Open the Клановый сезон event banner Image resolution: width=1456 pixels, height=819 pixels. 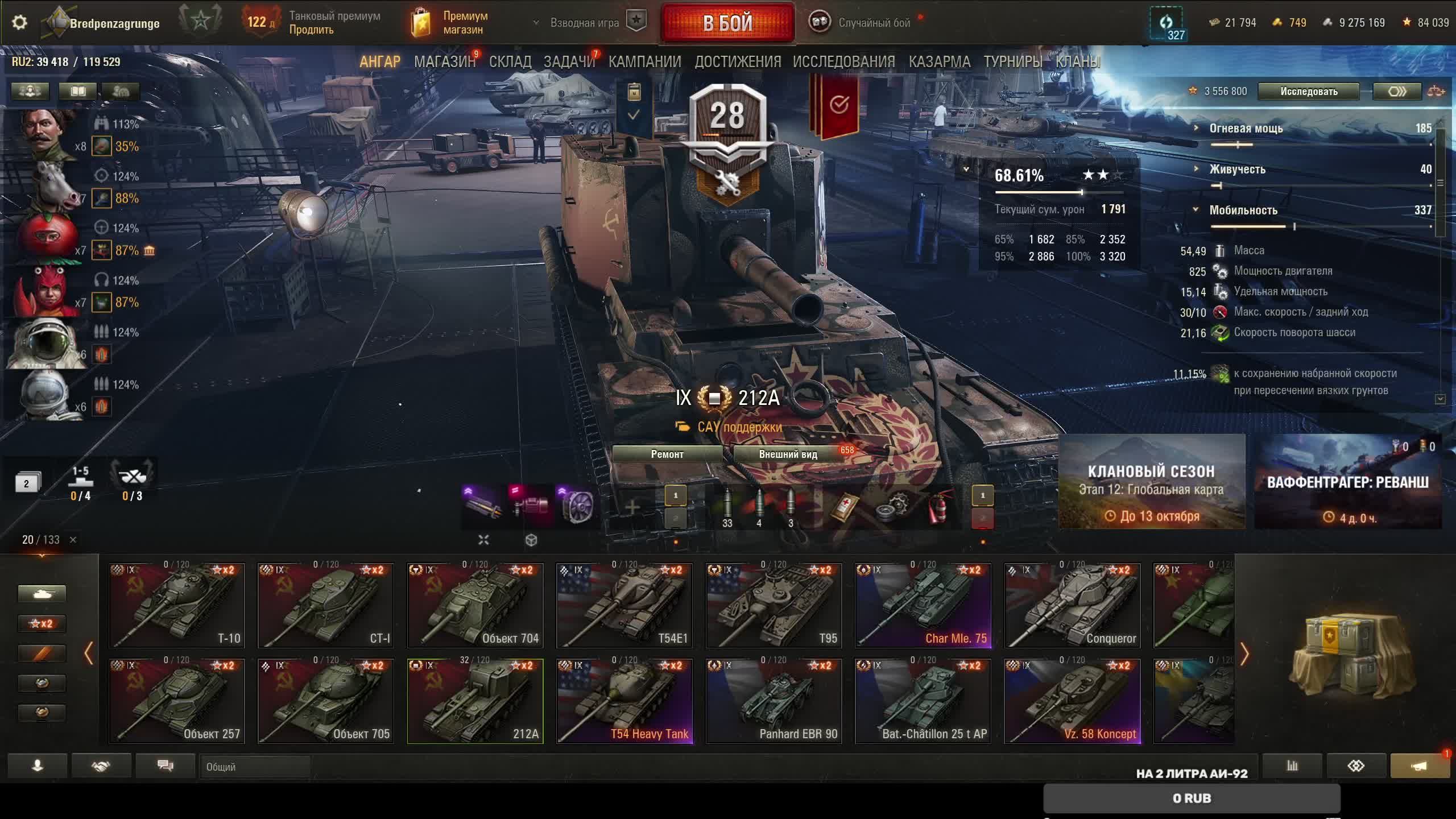coord(1152,482)
